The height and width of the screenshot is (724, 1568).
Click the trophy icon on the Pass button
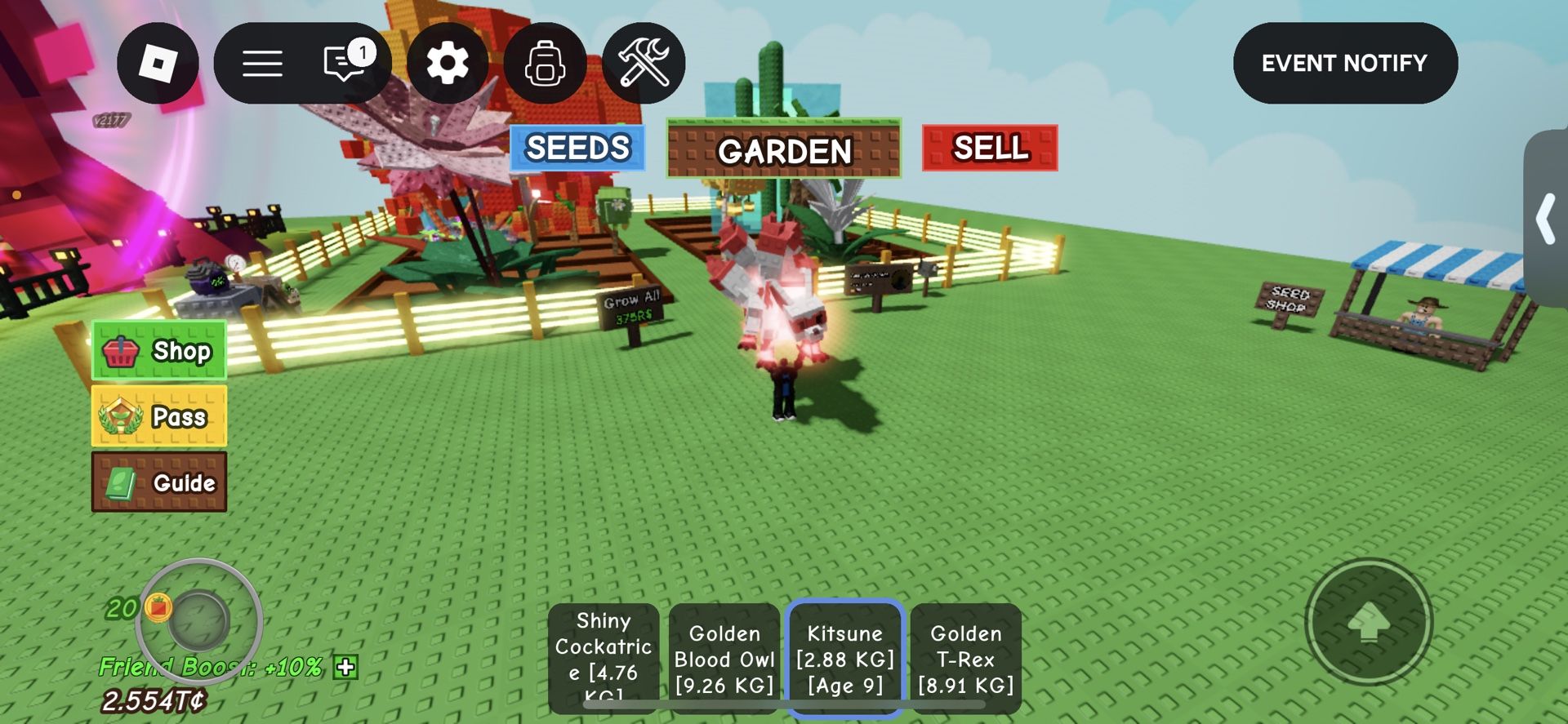121,416
